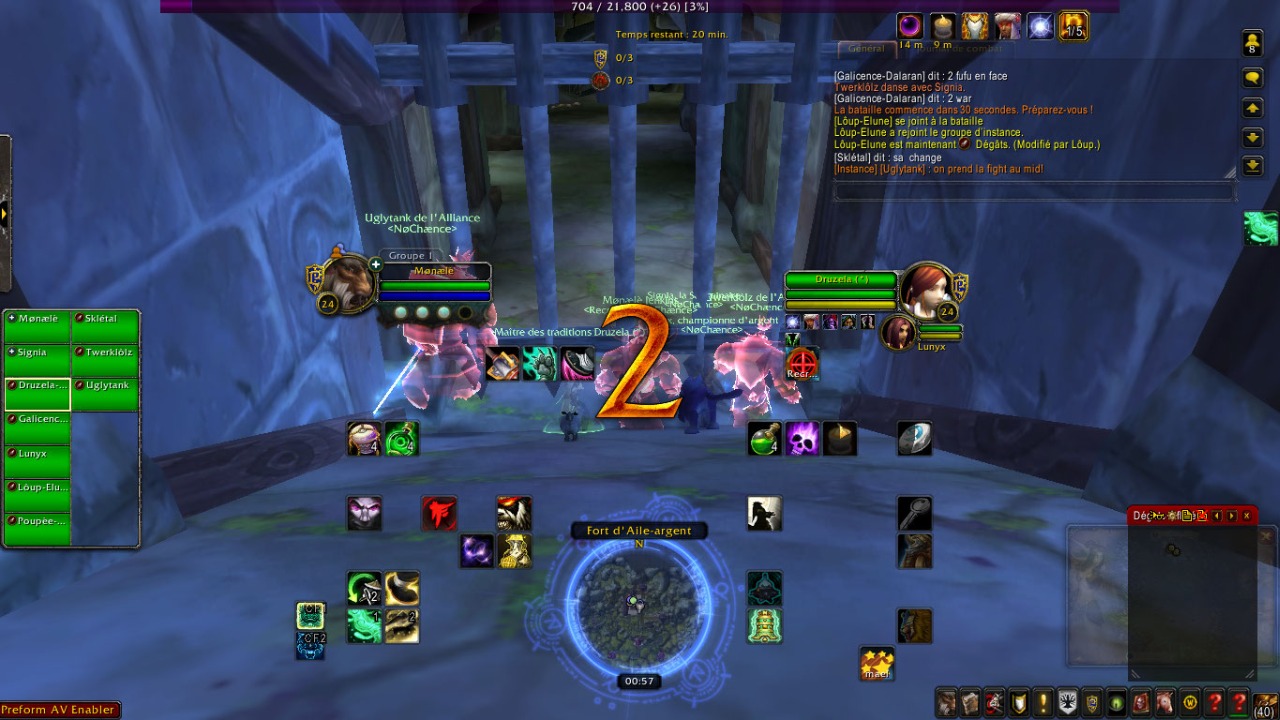Switch to the Général chat tab
The height and width of the screenshot is (720, 1280).
pyautogui.click(x=866, y=48)
